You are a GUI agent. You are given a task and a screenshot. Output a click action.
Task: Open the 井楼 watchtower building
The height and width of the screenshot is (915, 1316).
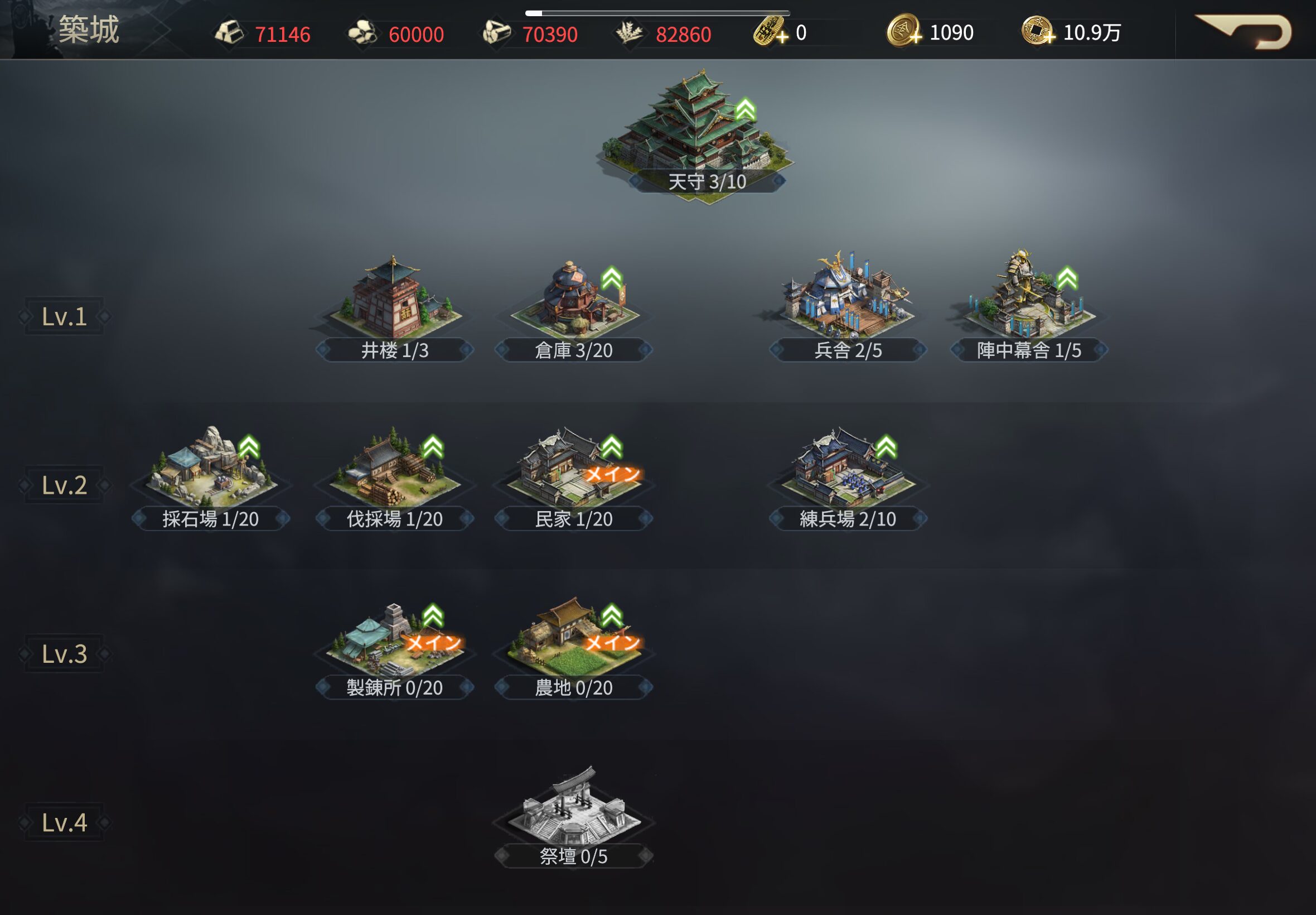394,301
